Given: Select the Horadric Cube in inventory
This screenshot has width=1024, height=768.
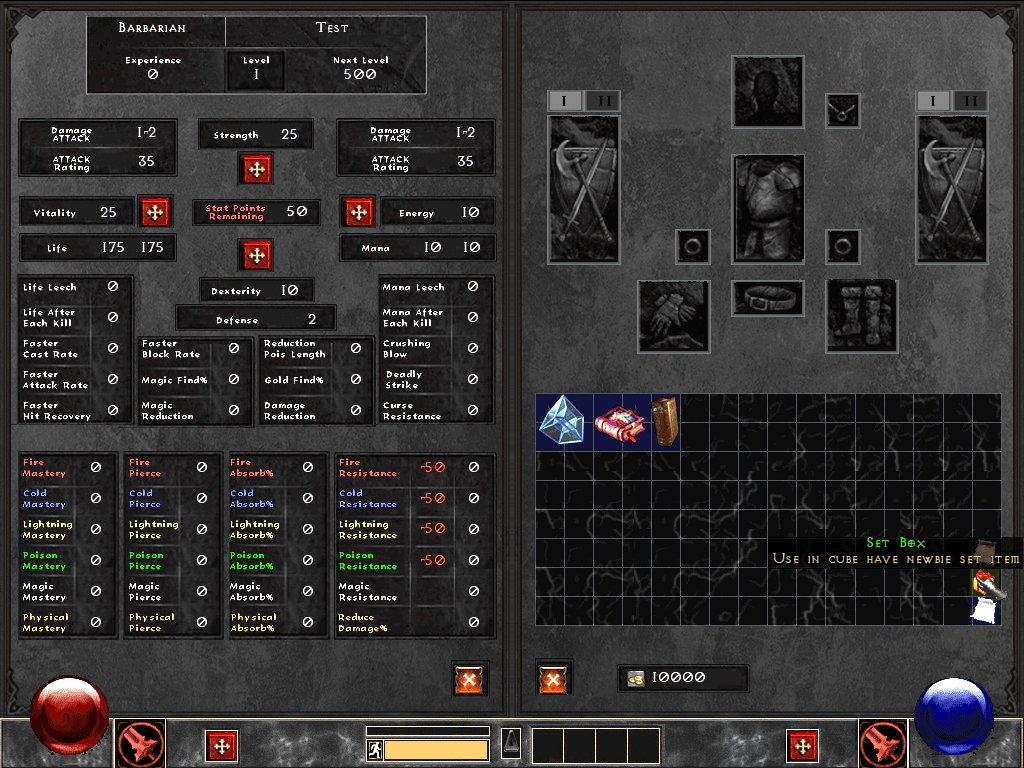Looking at the screenshot, I should click(x=564, y=422).
